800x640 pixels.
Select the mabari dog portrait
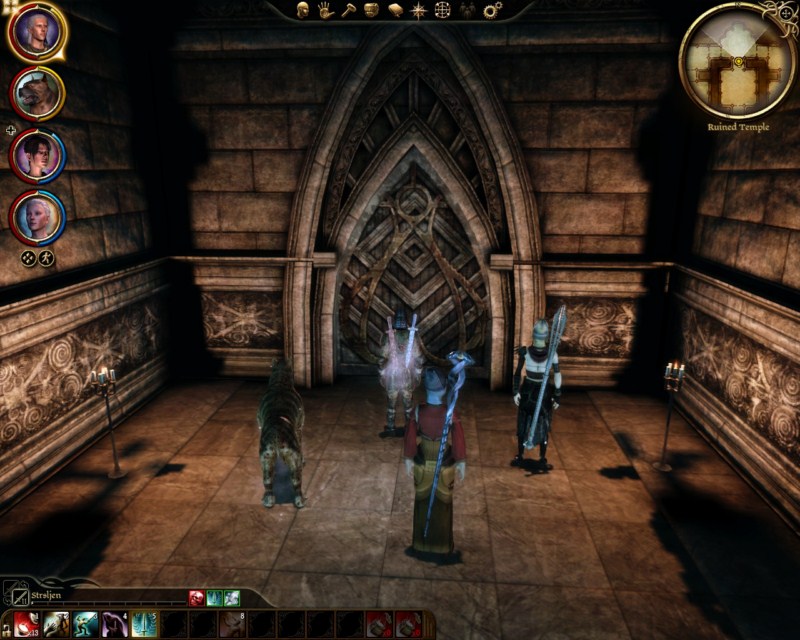[x=37, y=93]
